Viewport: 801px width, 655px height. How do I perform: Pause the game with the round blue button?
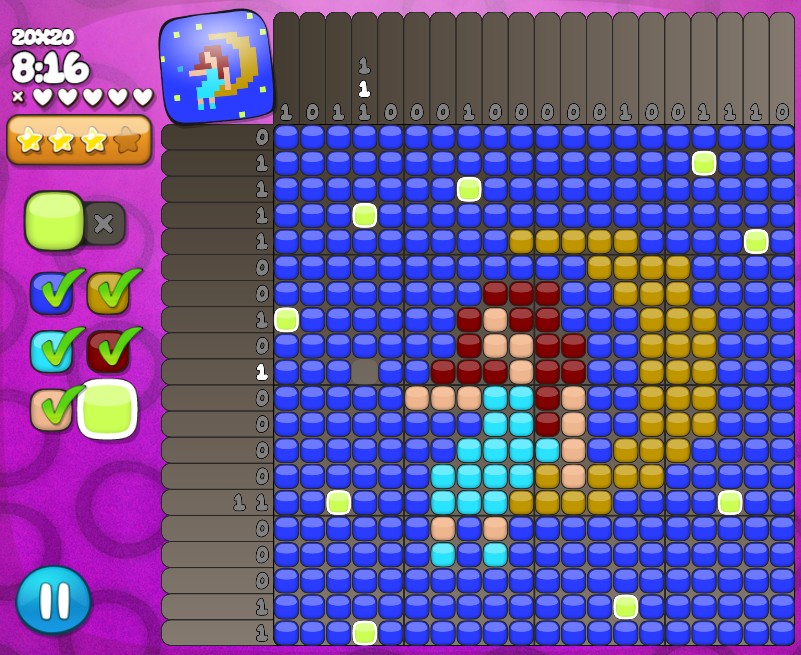point(53,600)
